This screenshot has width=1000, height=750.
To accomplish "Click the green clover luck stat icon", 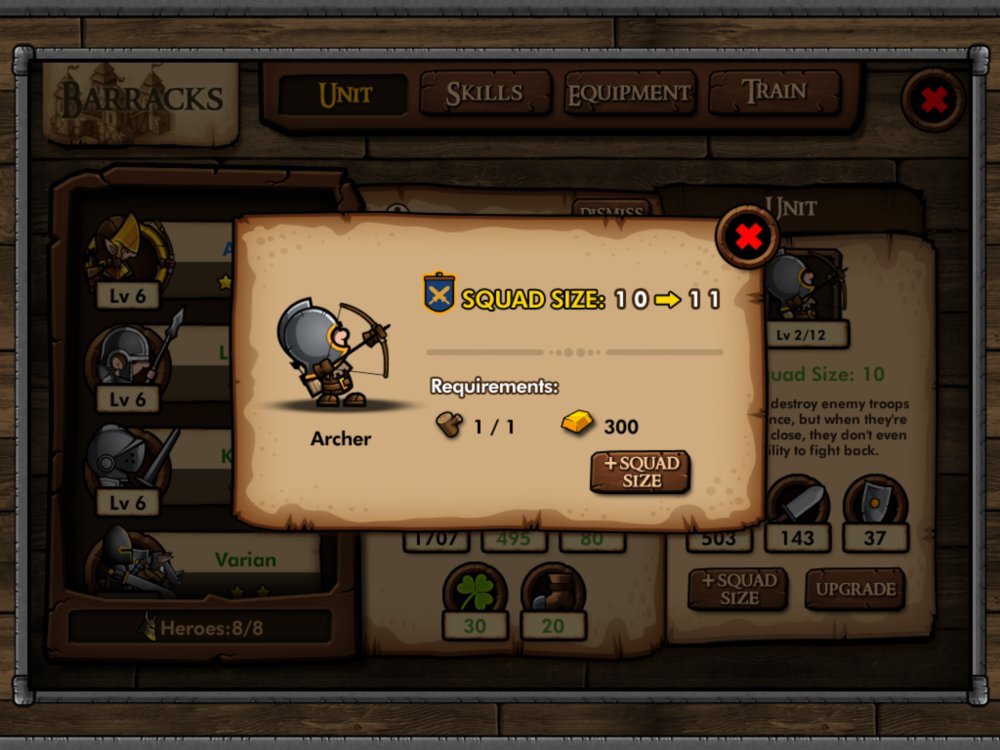I will coord(475,592).
